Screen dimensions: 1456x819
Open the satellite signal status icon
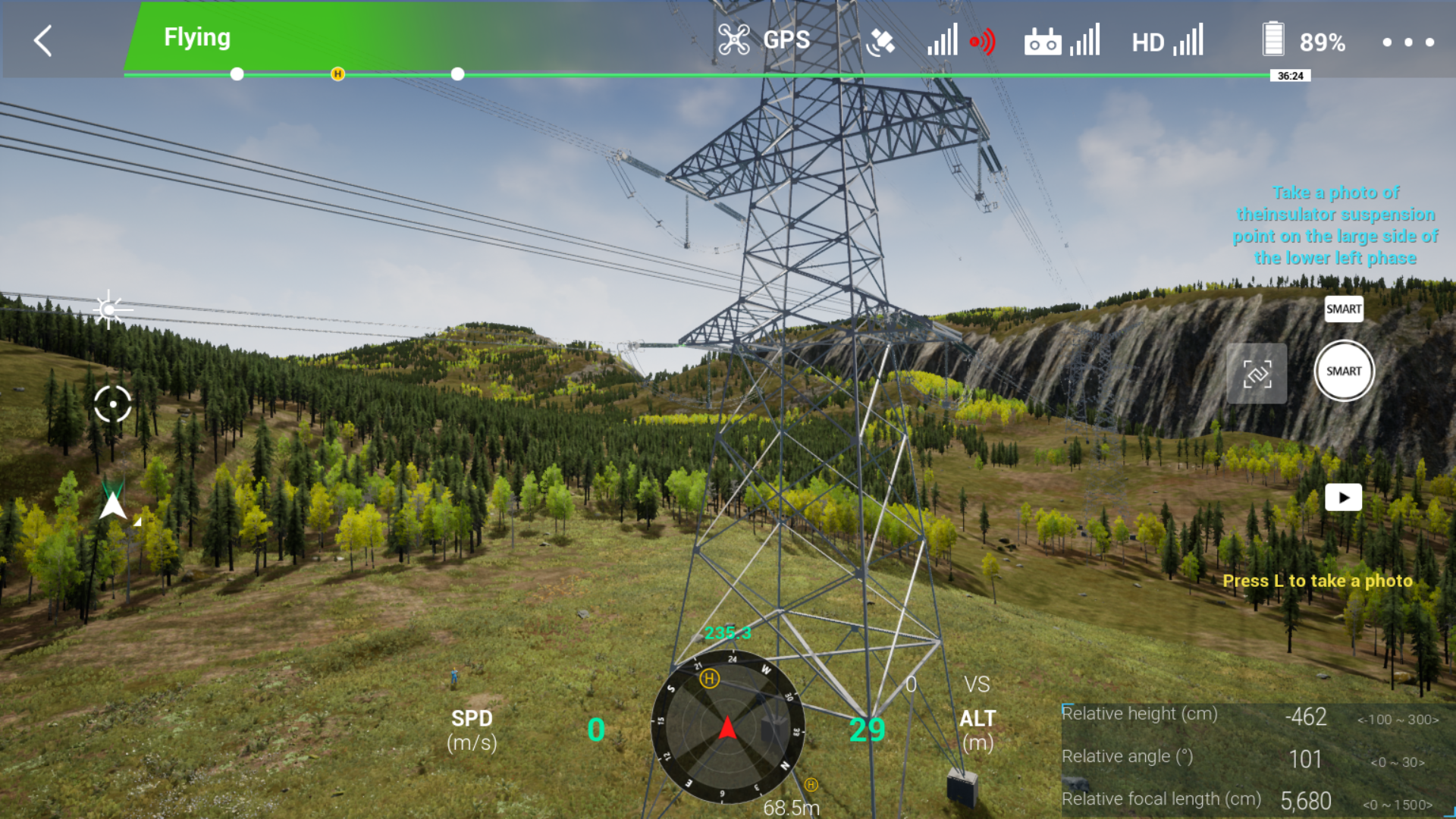point(880,42)
